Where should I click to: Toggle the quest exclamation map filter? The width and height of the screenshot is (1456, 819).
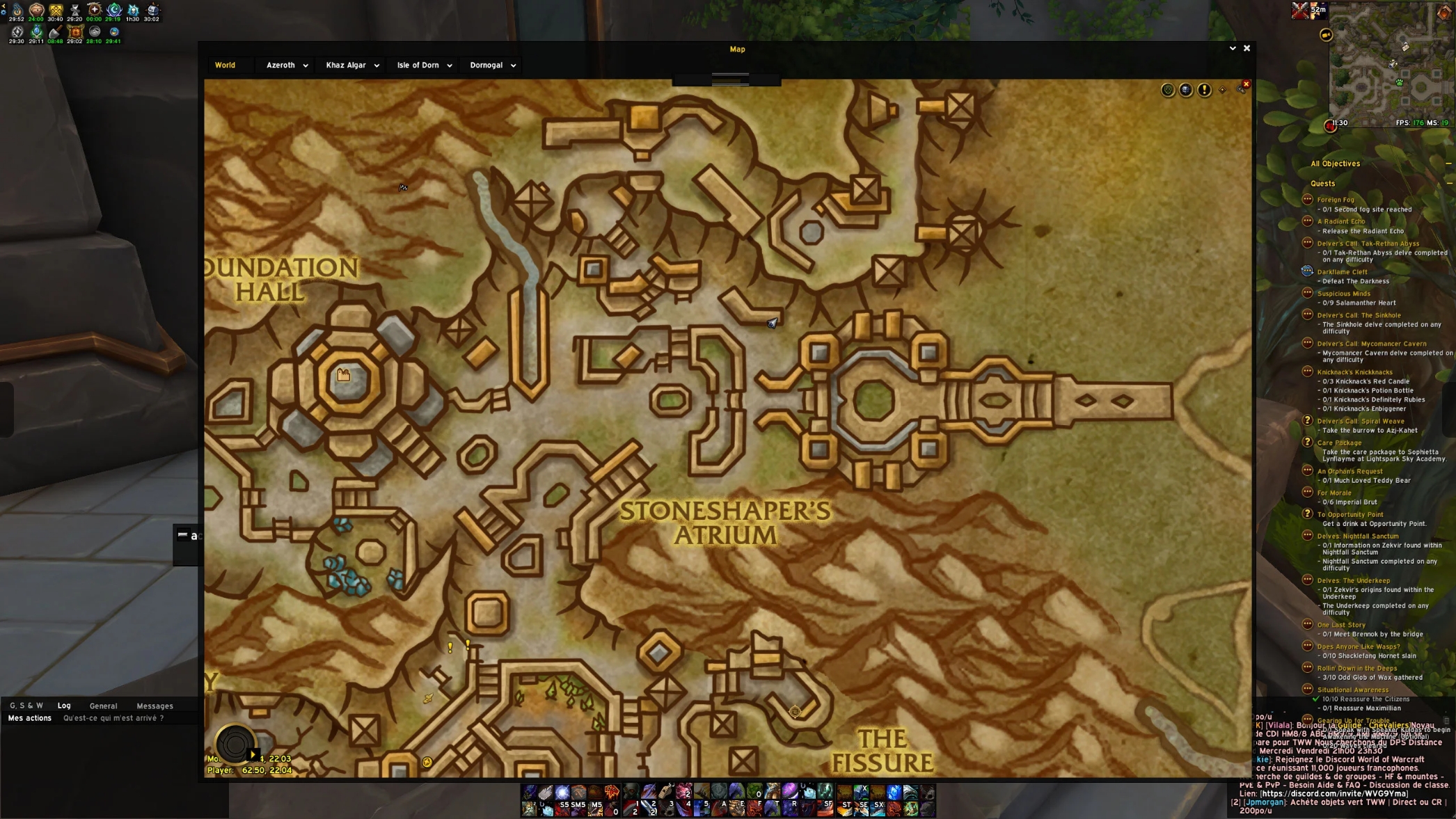point(1204,90)
